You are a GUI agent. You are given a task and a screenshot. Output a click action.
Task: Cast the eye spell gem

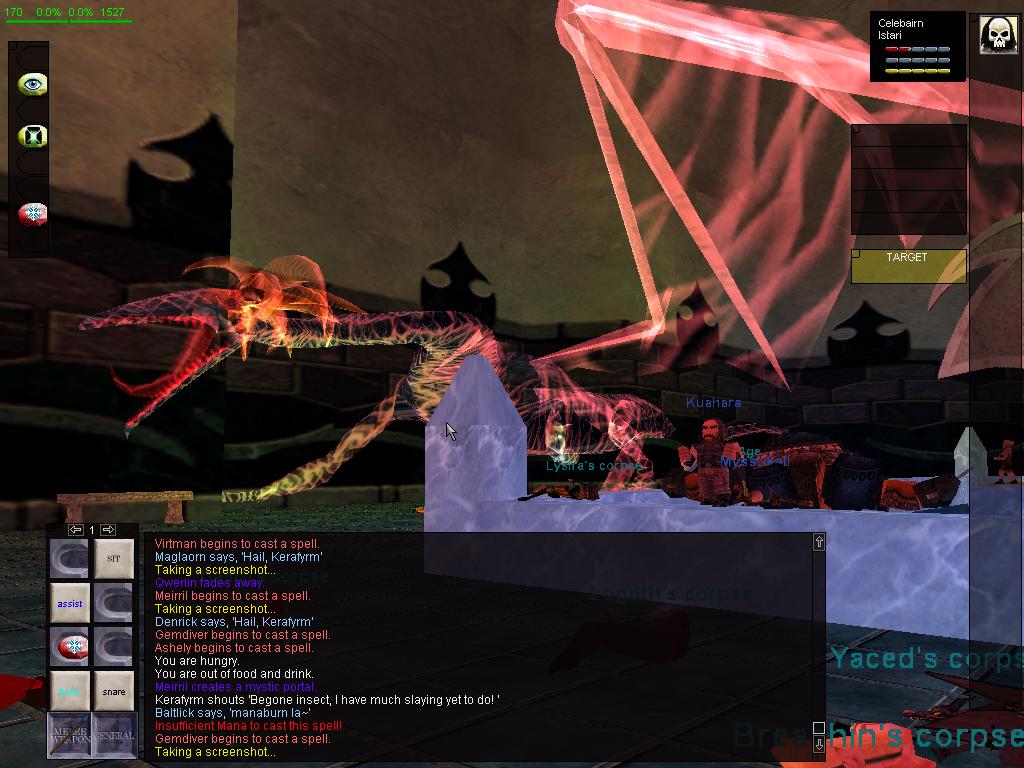32,84
